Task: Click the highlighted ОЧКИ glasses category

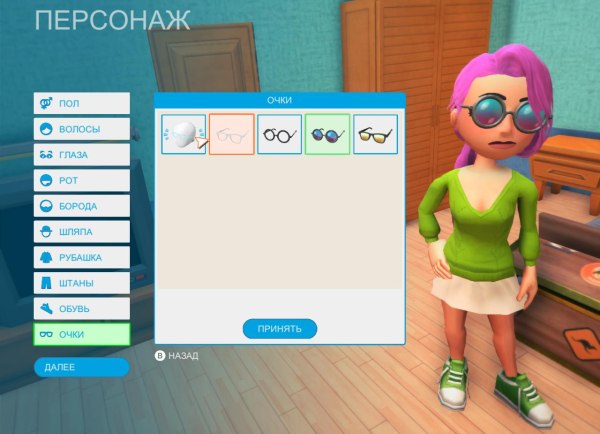Action: tap(82, 334)
